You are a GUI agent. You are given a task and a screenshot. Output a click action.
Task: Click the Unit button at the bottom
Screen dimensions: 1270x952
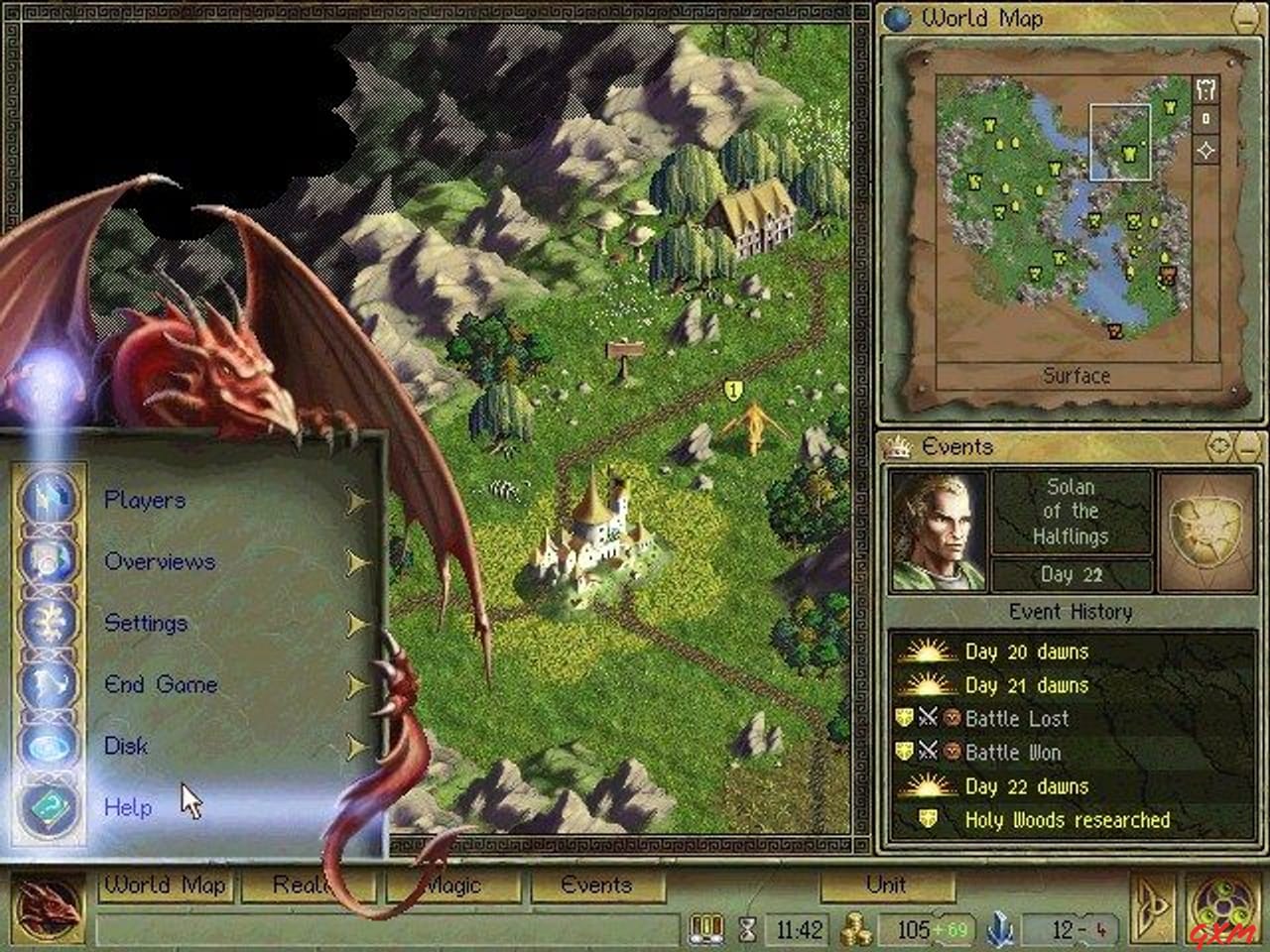[886, 885]
